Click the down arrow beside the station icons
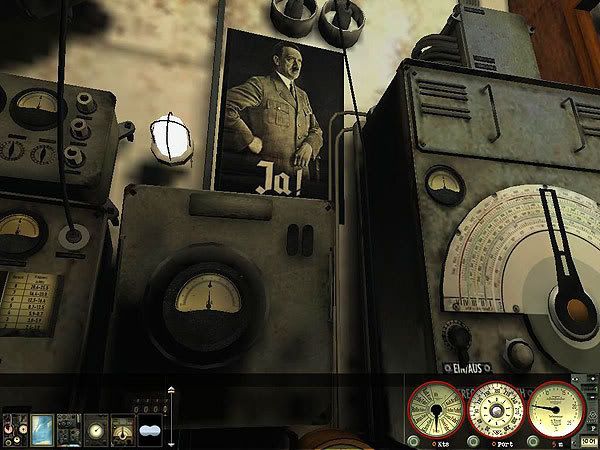Screen dimensions: 600x450 tap(171, 443)
